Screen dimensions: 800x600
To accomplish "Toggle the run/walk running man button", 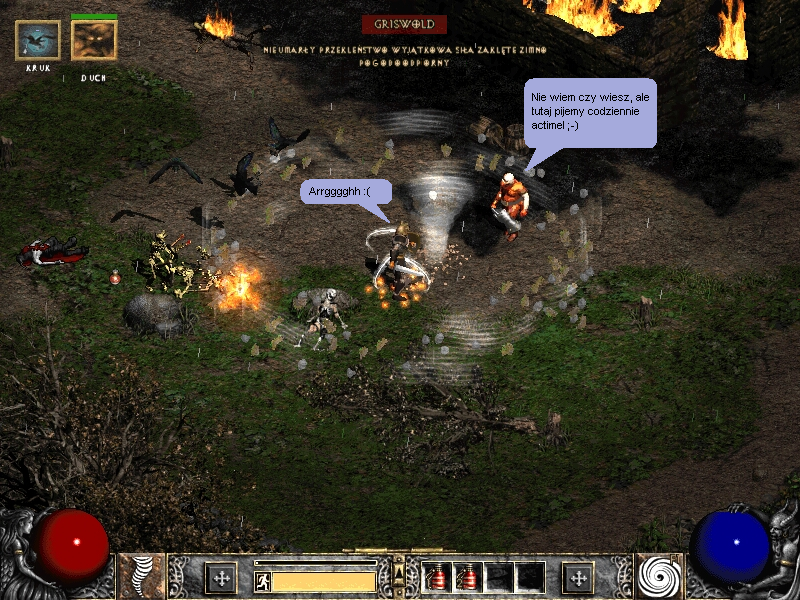I will coord(261,579).
